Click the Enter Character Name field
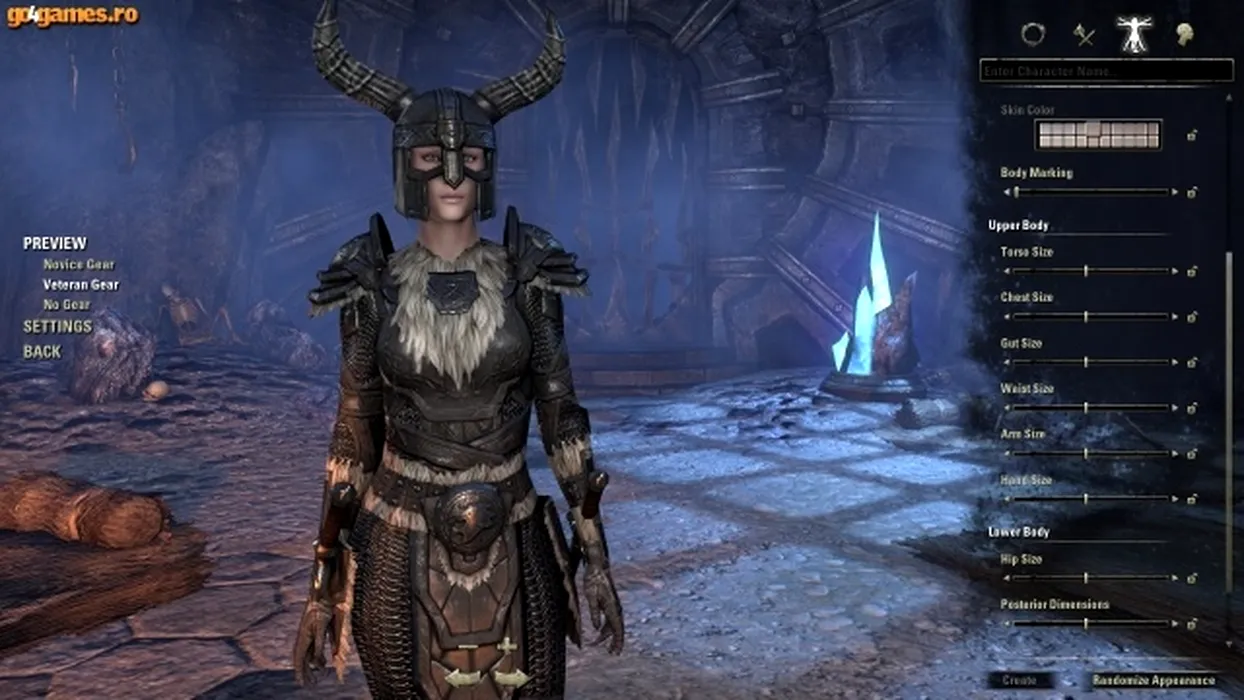The width and height of the screenshot is (1244, 700). 1105,71
